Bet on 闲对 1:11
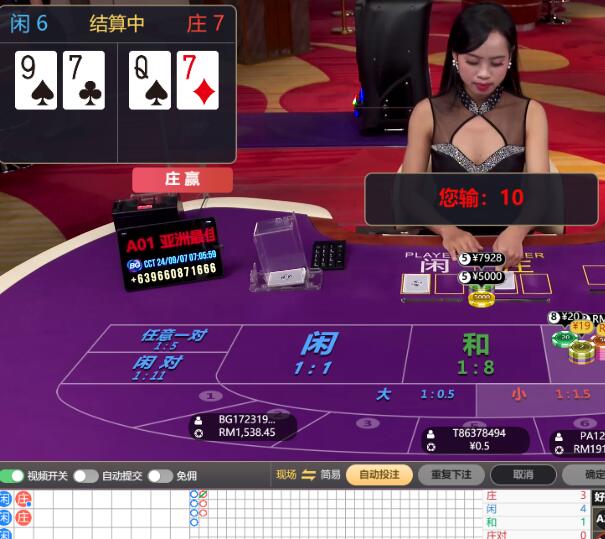Viewport: 605px width, 539px height. point(157,367)
